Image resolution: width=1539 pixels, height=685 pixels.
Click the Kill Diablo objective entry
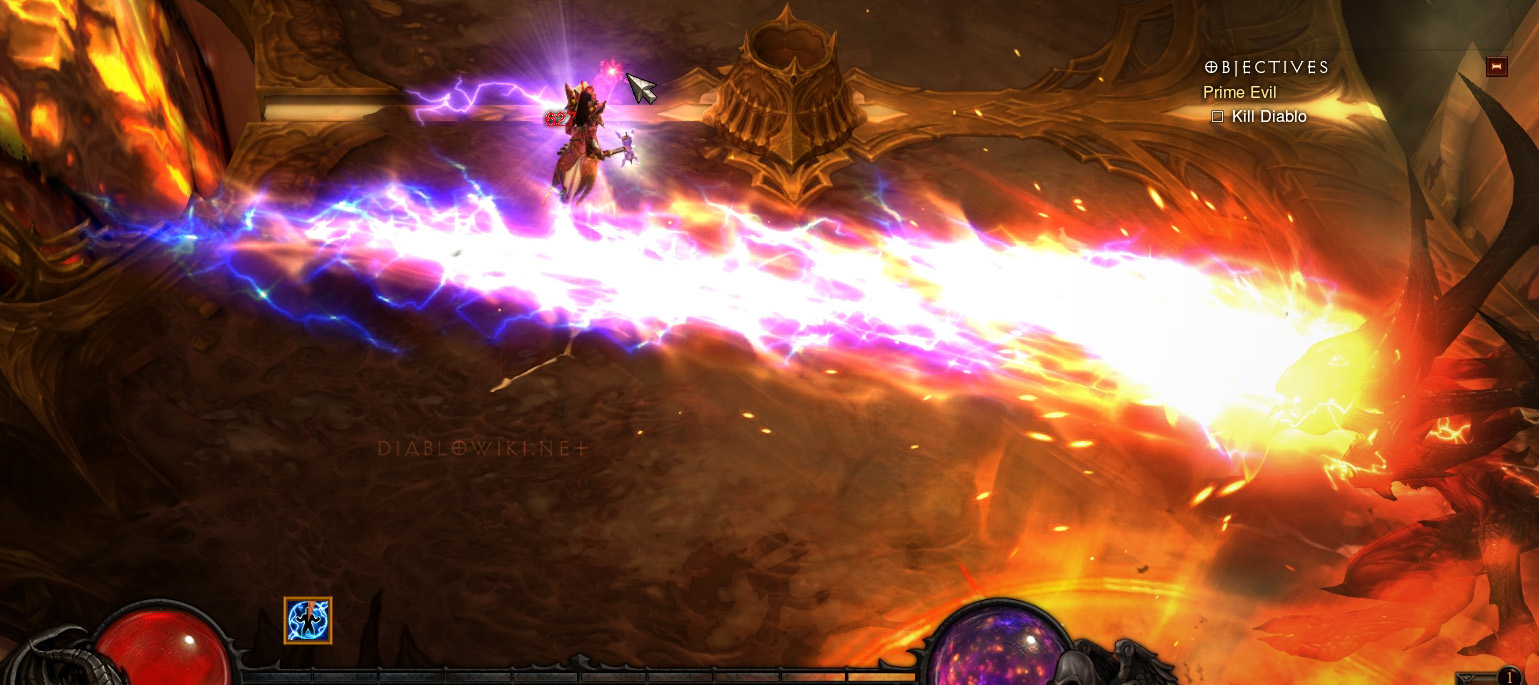point(1268,117)
